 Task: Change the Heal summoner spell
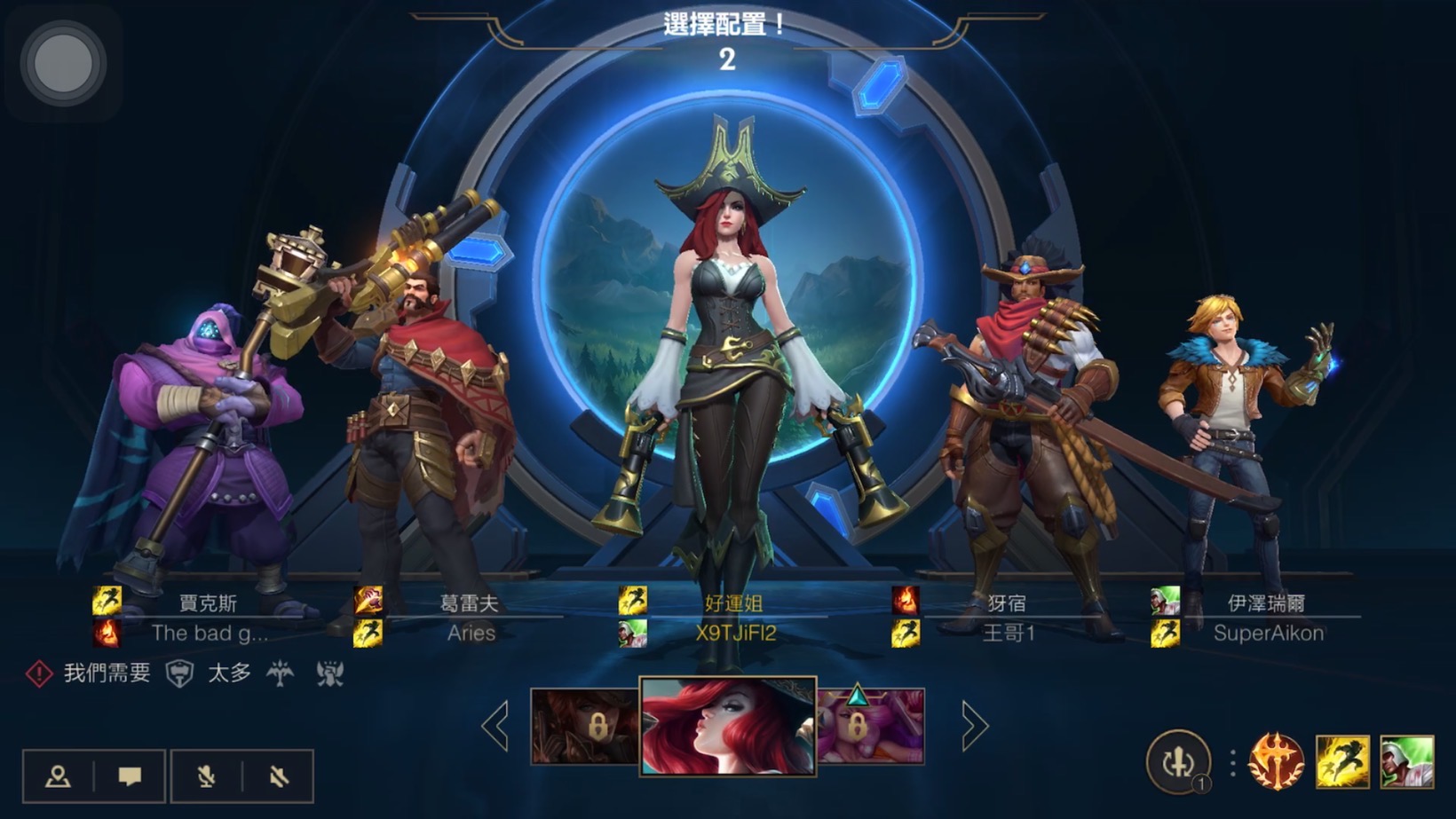pyautogui.click(x=1407, y=761)
